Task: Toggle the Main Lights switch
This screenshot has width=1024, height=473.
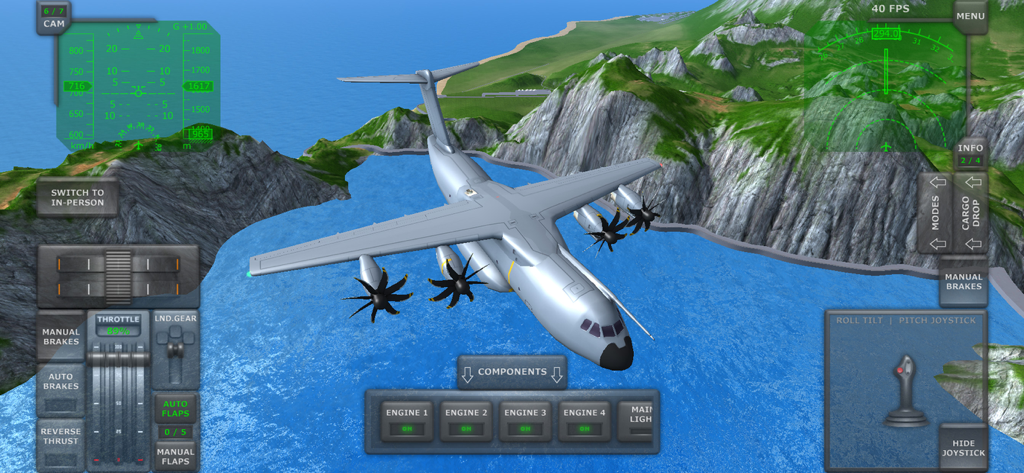Action: tap(640, 419)
